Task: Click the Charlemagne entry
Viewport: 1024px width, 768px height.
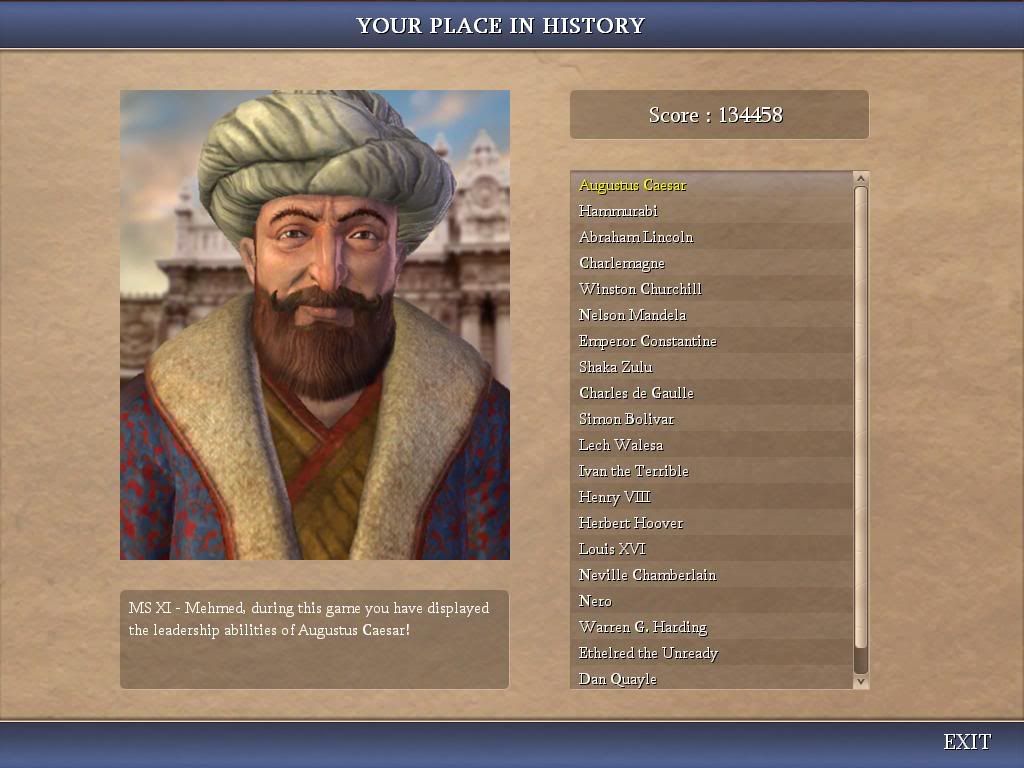Action: pos(622,263)
